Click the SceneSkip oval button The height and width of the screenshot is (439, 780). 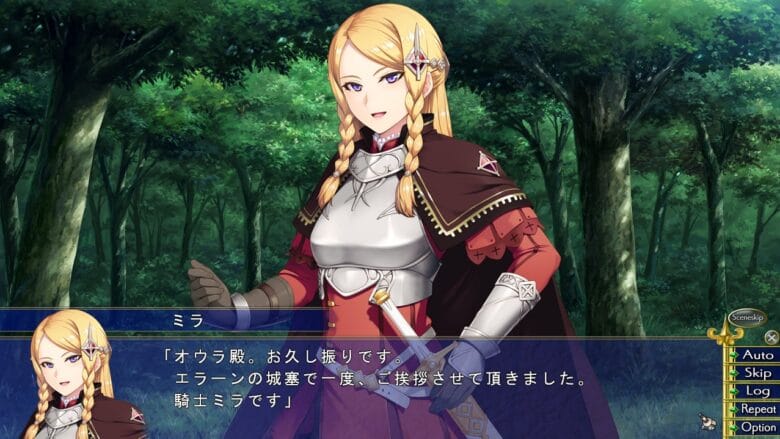(746, 317)
